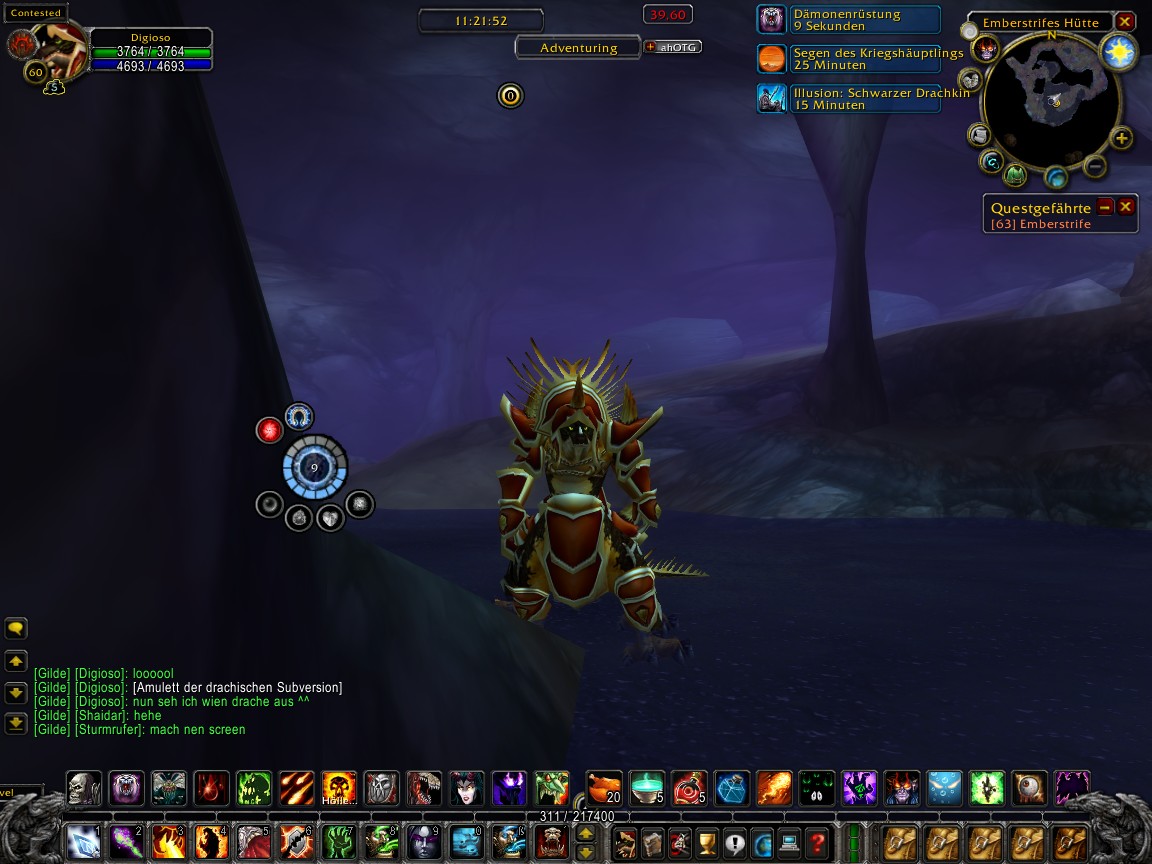Open the red question mark help button
The image size is (1152, 864).
tap(817, 842)
